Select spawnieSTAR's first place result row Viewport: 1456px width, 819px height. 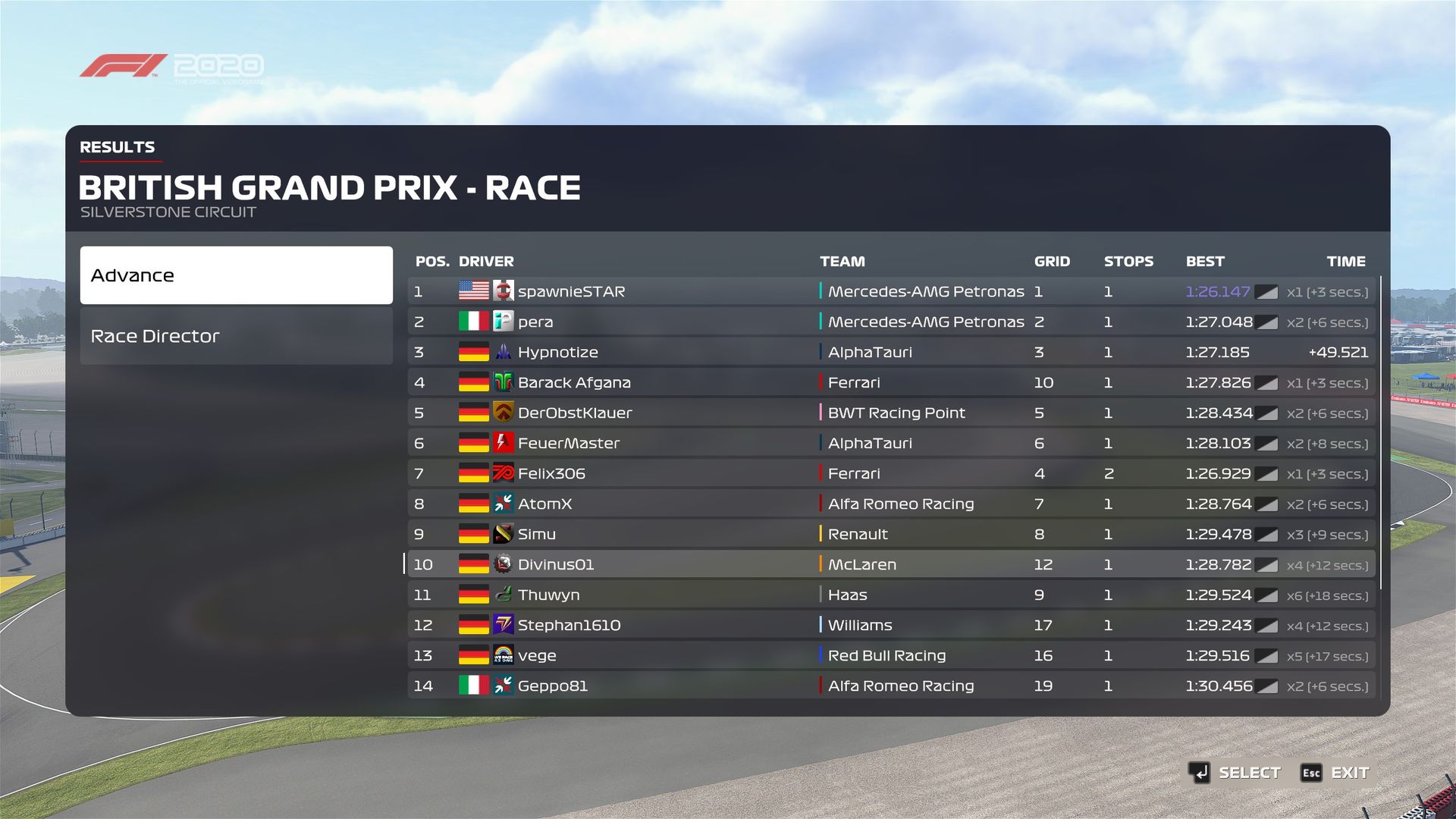coord(891,291)
